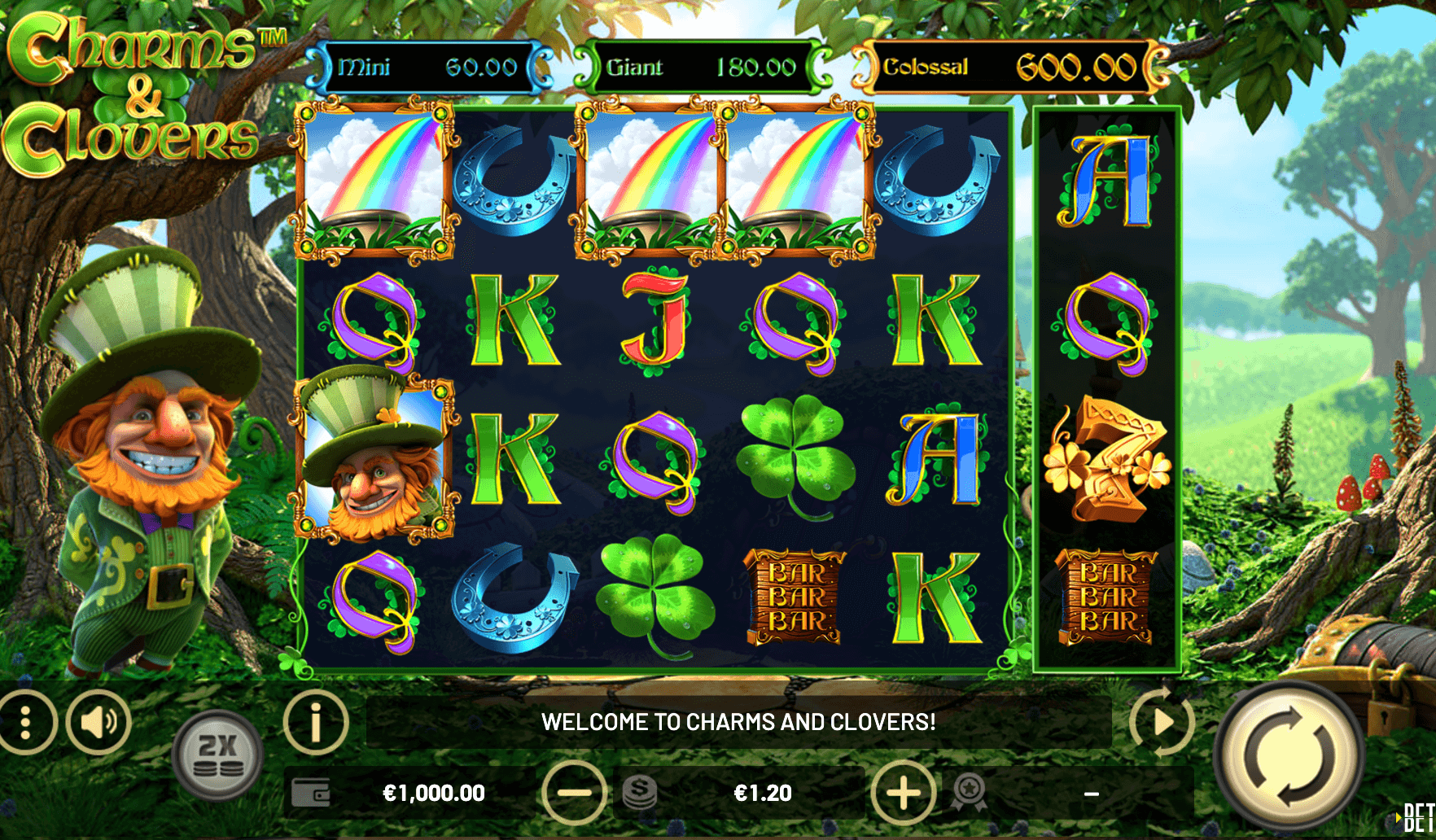Decrease the bet with the minus button
Image resolution: width=1436 pixels, height=840 pixels.
click(574, 793)
